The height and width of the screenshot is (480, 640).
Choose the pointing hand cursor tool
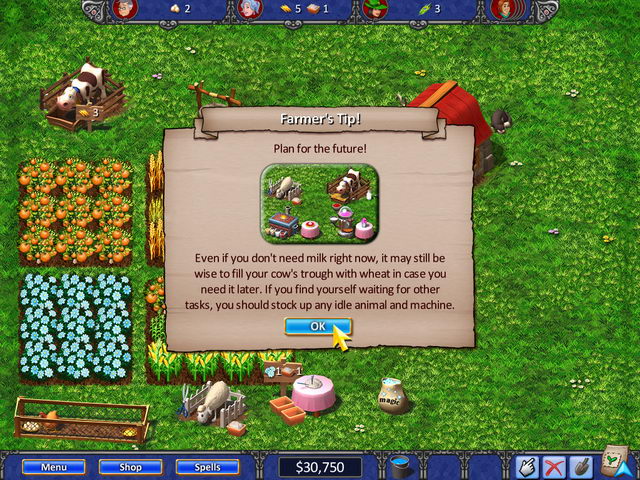527,467
